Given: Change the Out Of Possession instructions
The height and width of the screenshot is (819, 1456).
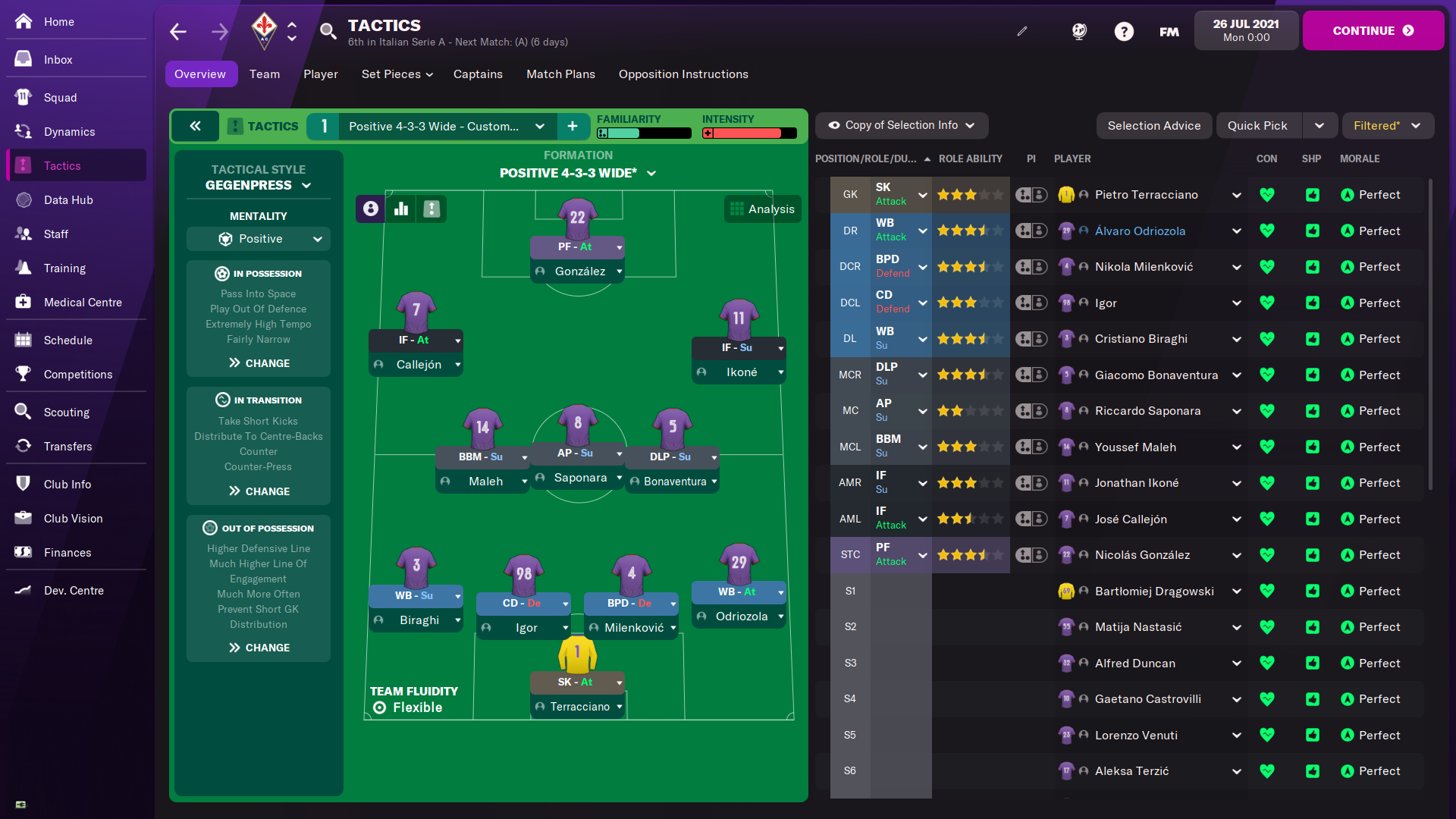Looking at the screenshot, I should [x=259, y=648].
